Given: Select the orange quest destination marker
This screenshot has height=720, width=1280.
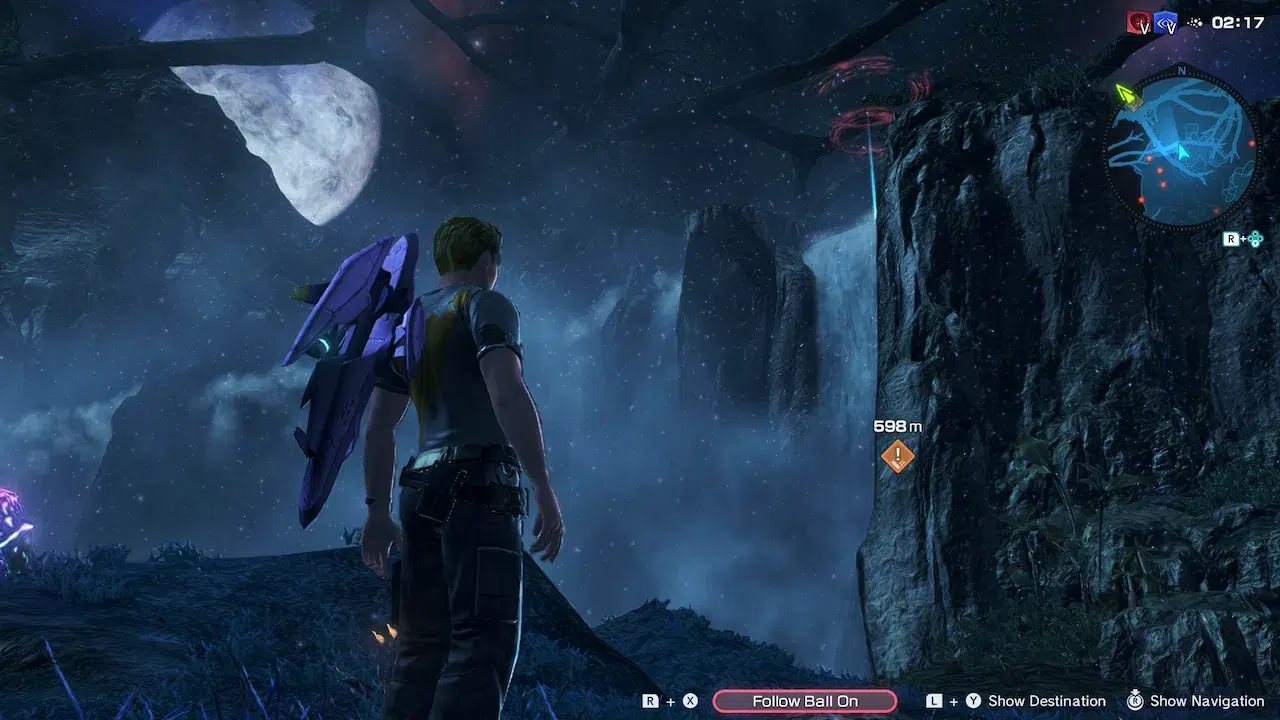Looking at the screenshot, I should click(897, 457).
